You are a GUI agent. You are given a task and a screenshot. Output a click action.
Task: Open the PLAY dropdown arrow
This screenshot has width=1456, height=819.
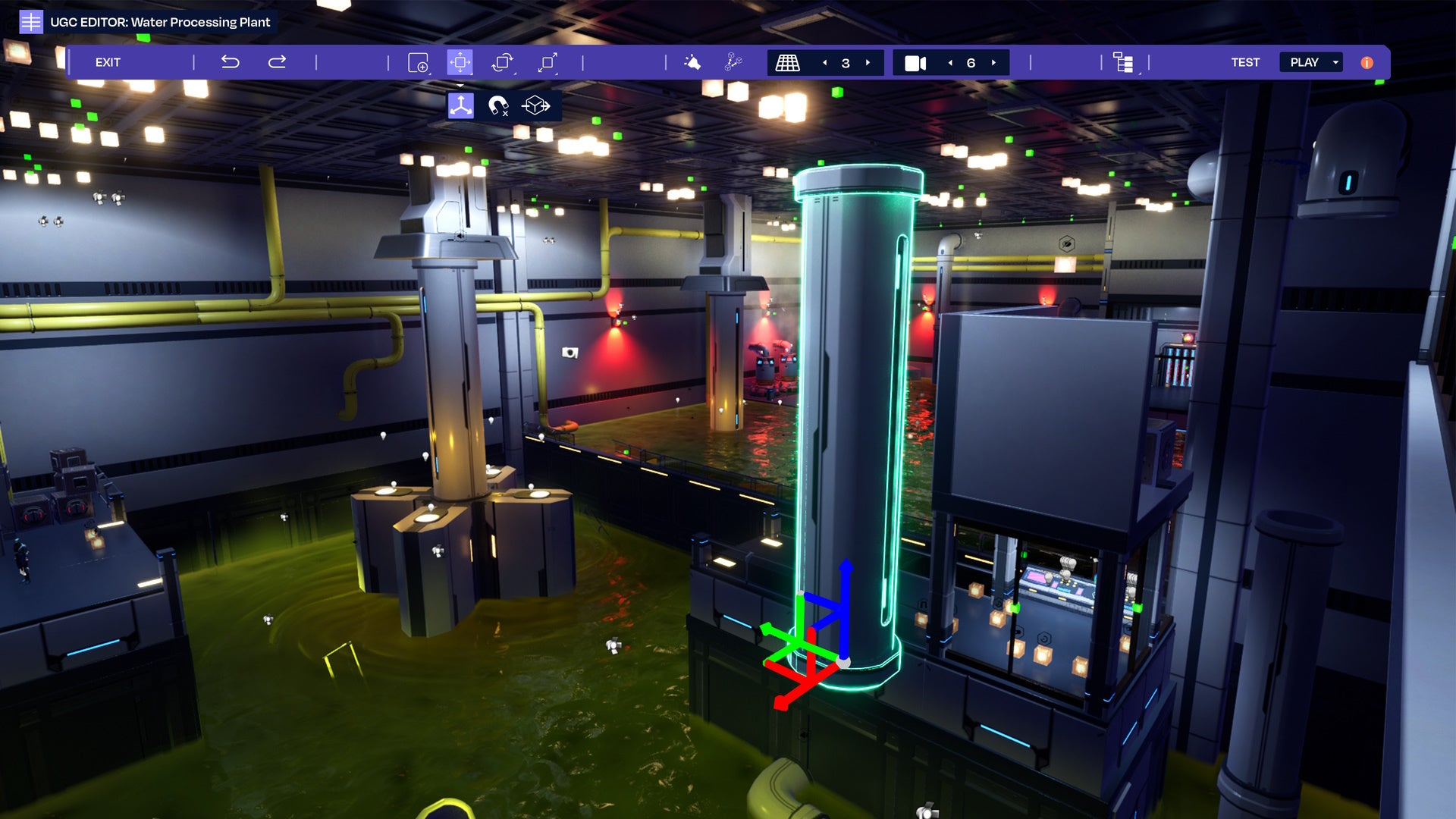point(1335,62)
